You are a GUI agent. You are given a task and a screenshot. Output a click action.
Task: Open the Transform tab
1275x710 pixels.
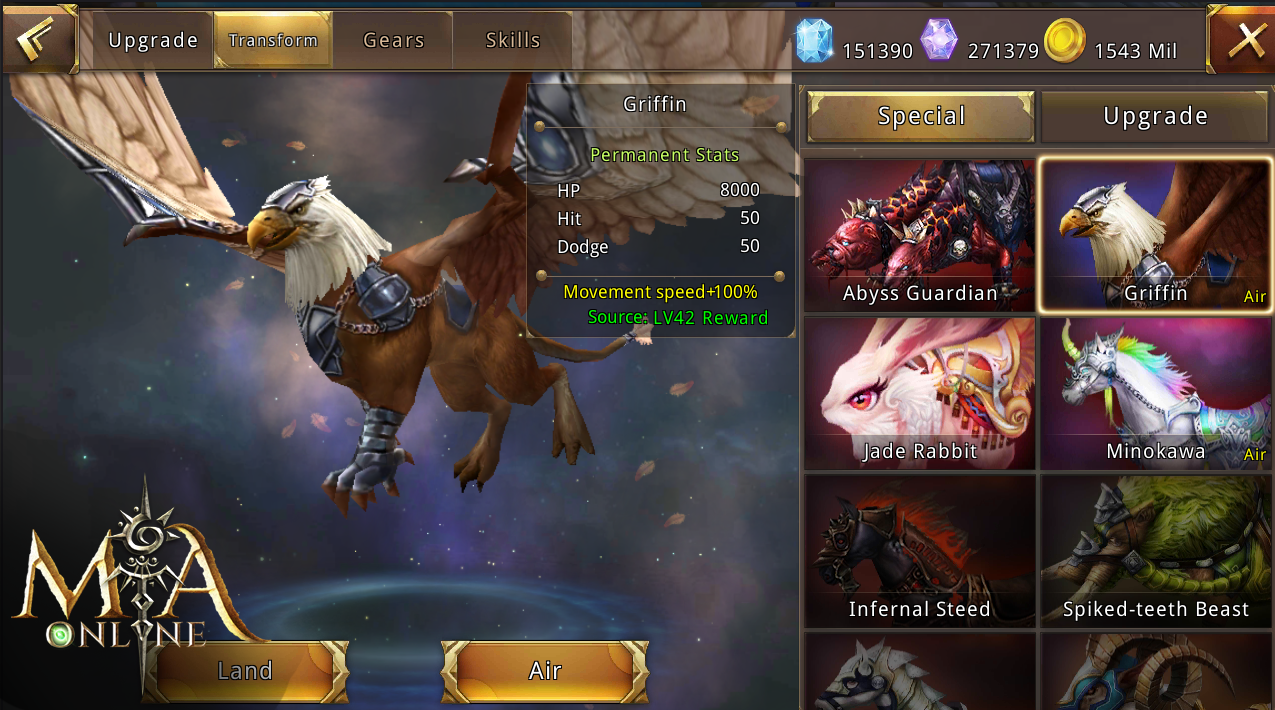[273, 41]
